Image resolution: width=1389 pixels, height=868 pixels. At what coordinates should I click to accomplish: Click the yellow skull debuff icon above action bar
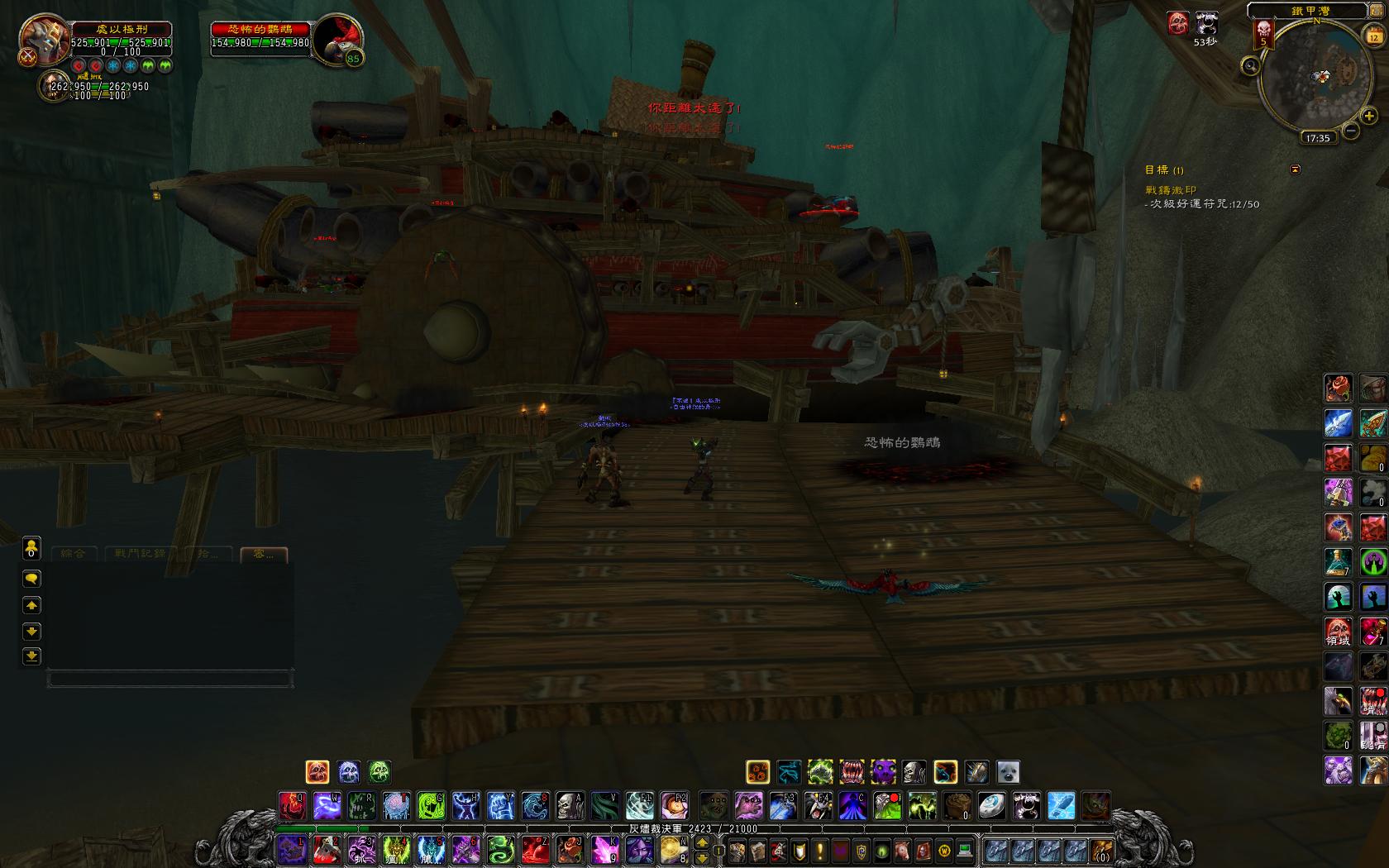click(317, 772)
